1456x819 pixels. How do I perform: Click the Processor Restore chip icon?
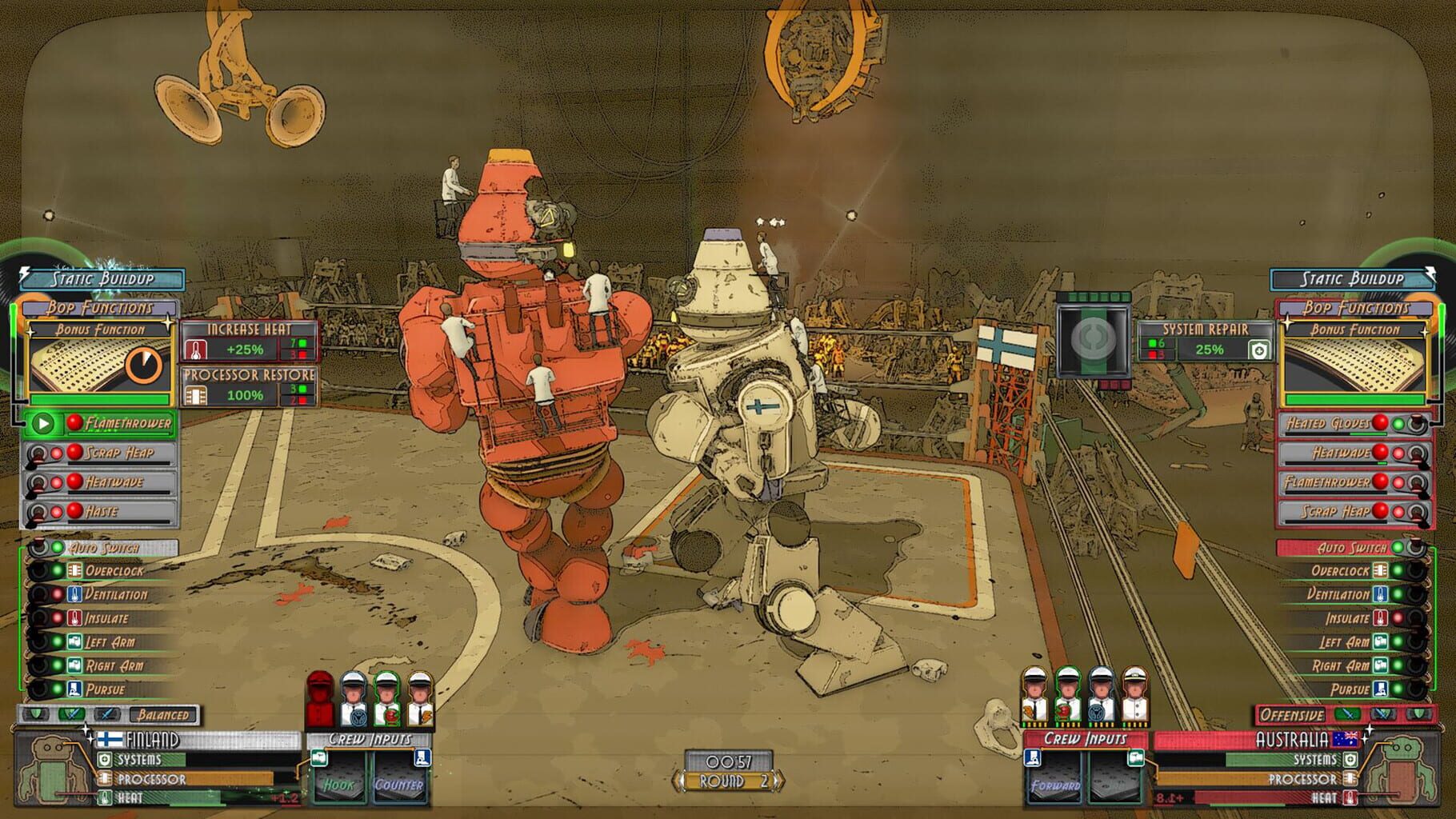pos(195,396)
